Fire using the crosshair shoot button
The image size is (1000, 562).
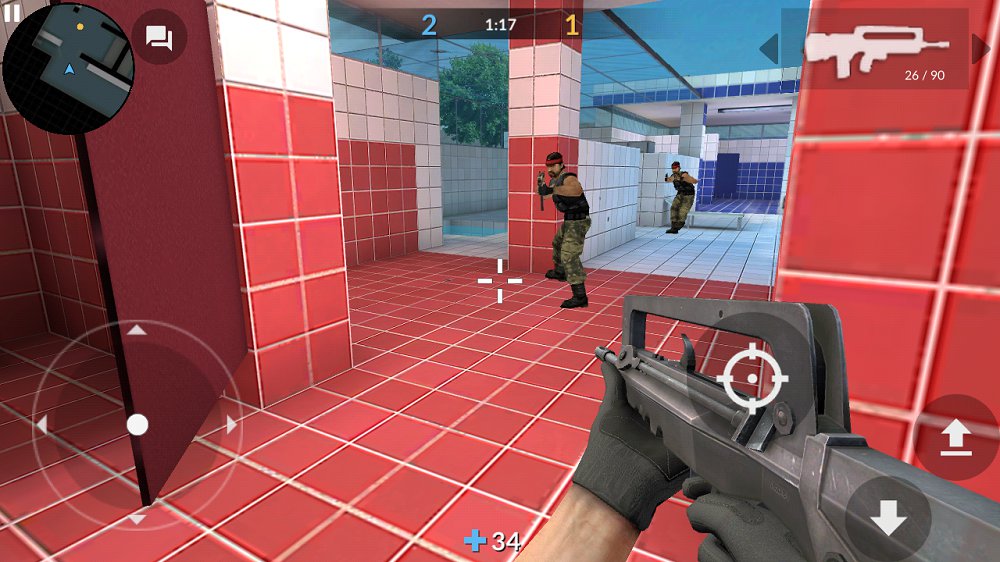[753, 378]
